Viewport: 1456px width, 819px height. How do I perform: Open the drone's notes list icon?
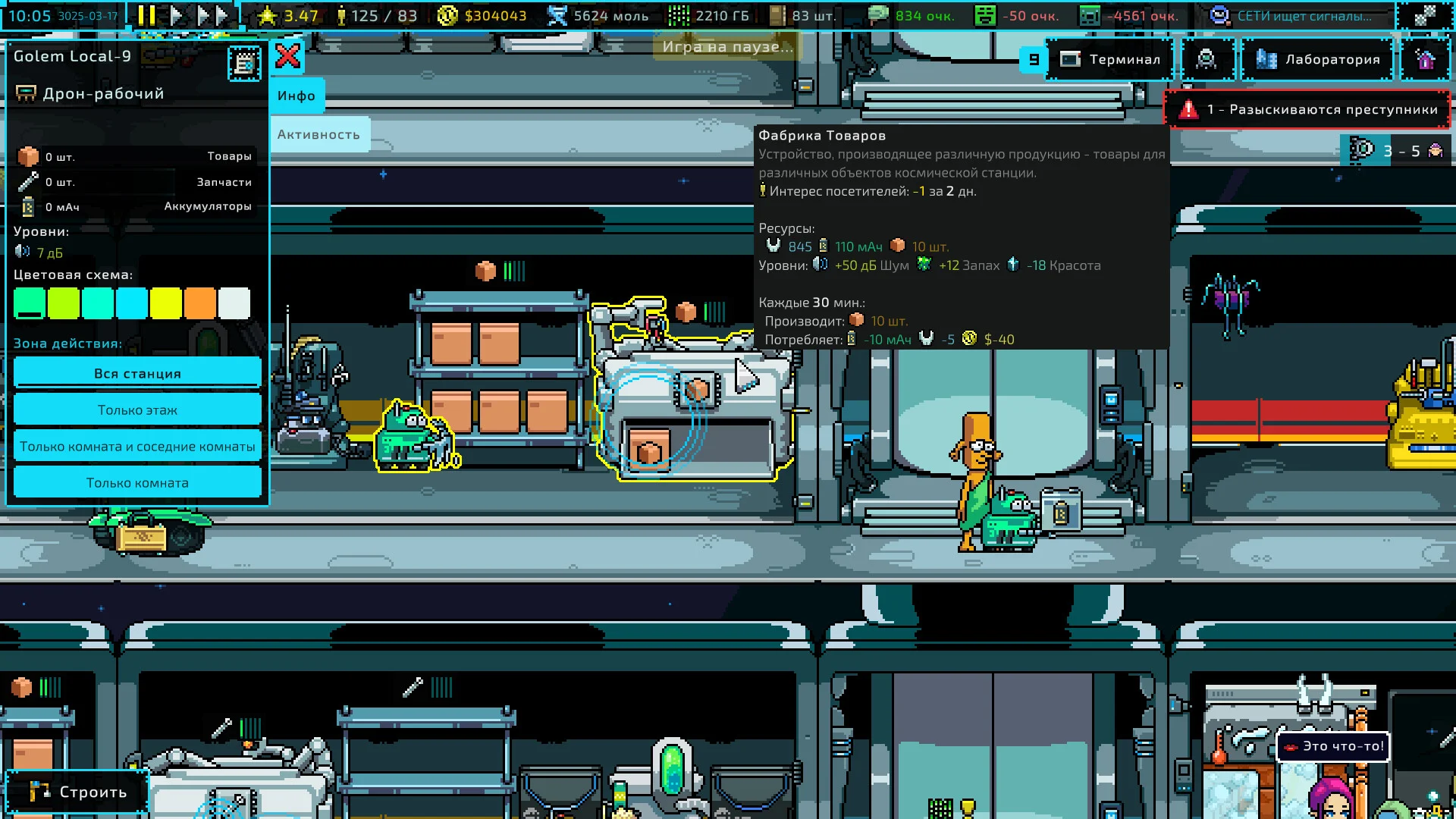pyautogui.click(x=244, y=64)
